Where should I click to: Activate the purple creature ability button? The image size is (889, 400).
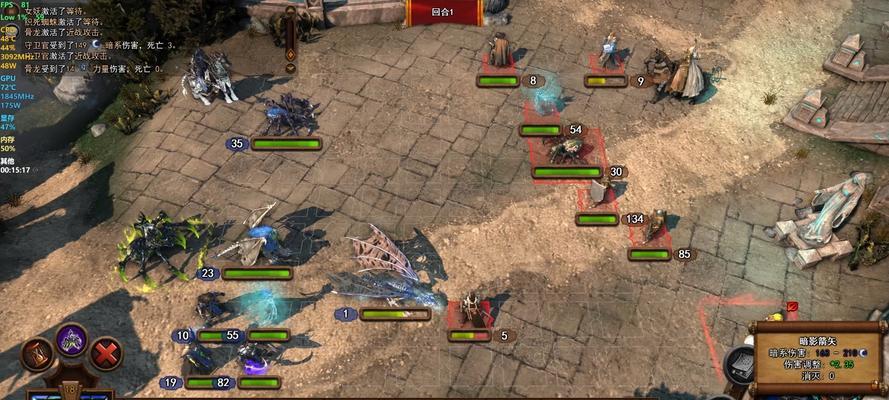point(71,340)
